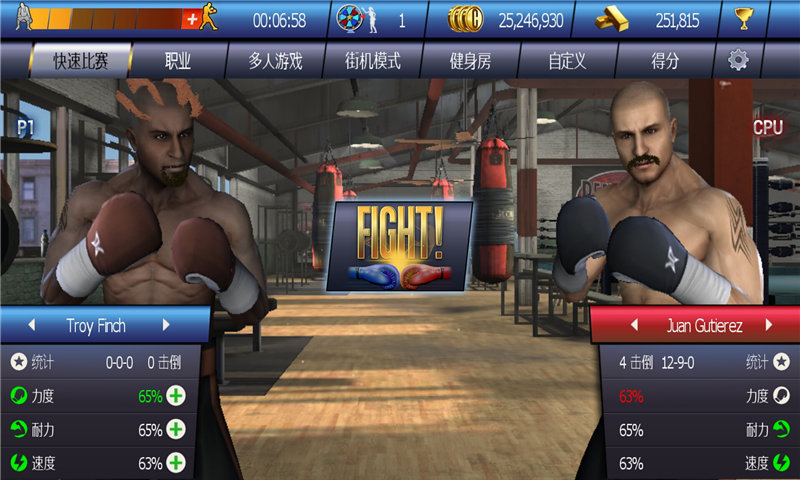Select previous opponent before Juan Gutierez
The height and width of the screenshot is (480, 800).
632,326
